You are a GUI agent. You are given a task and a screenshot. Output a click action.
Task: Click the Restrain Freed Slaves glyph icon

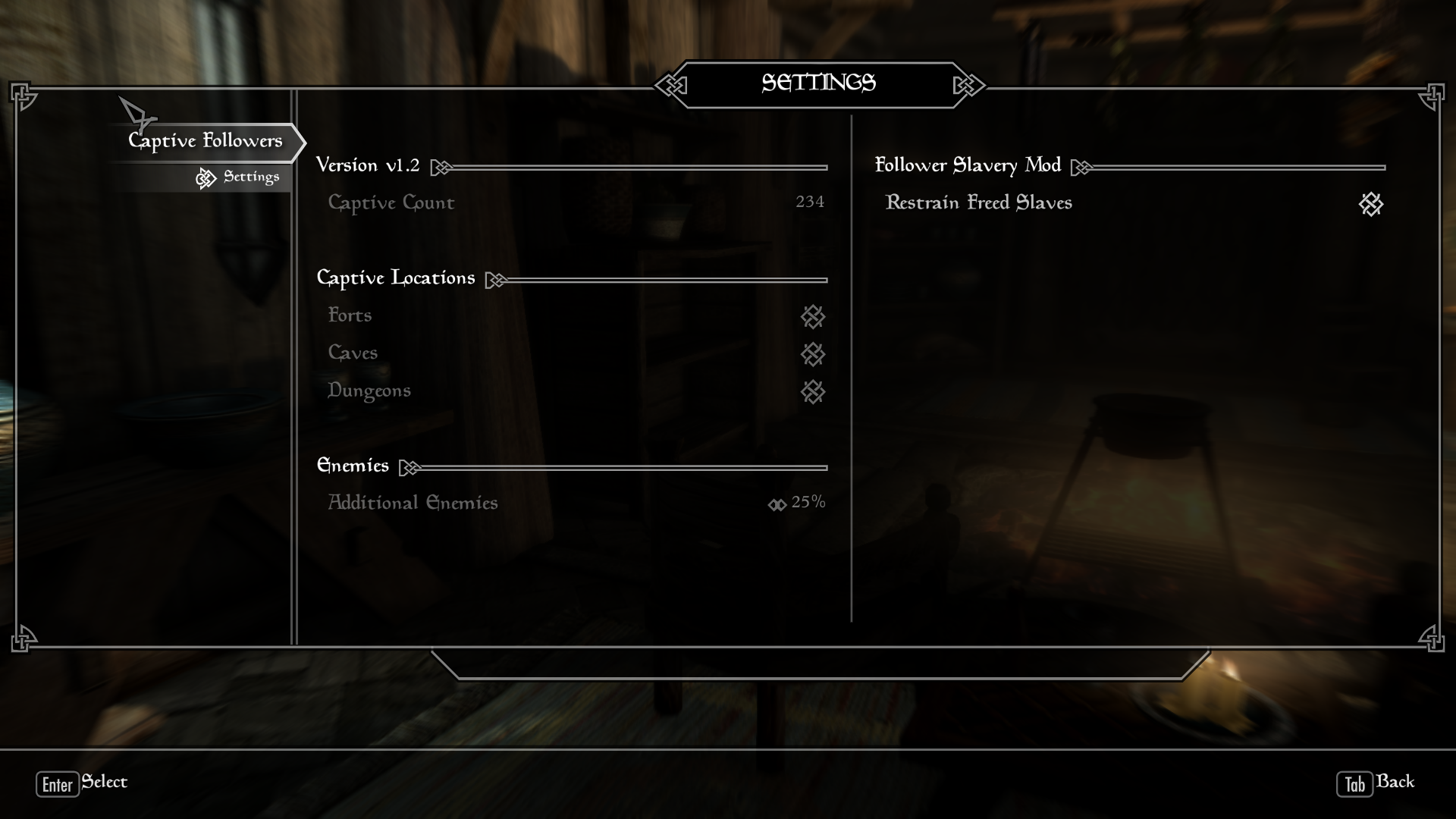click(x=1370, y=205)
